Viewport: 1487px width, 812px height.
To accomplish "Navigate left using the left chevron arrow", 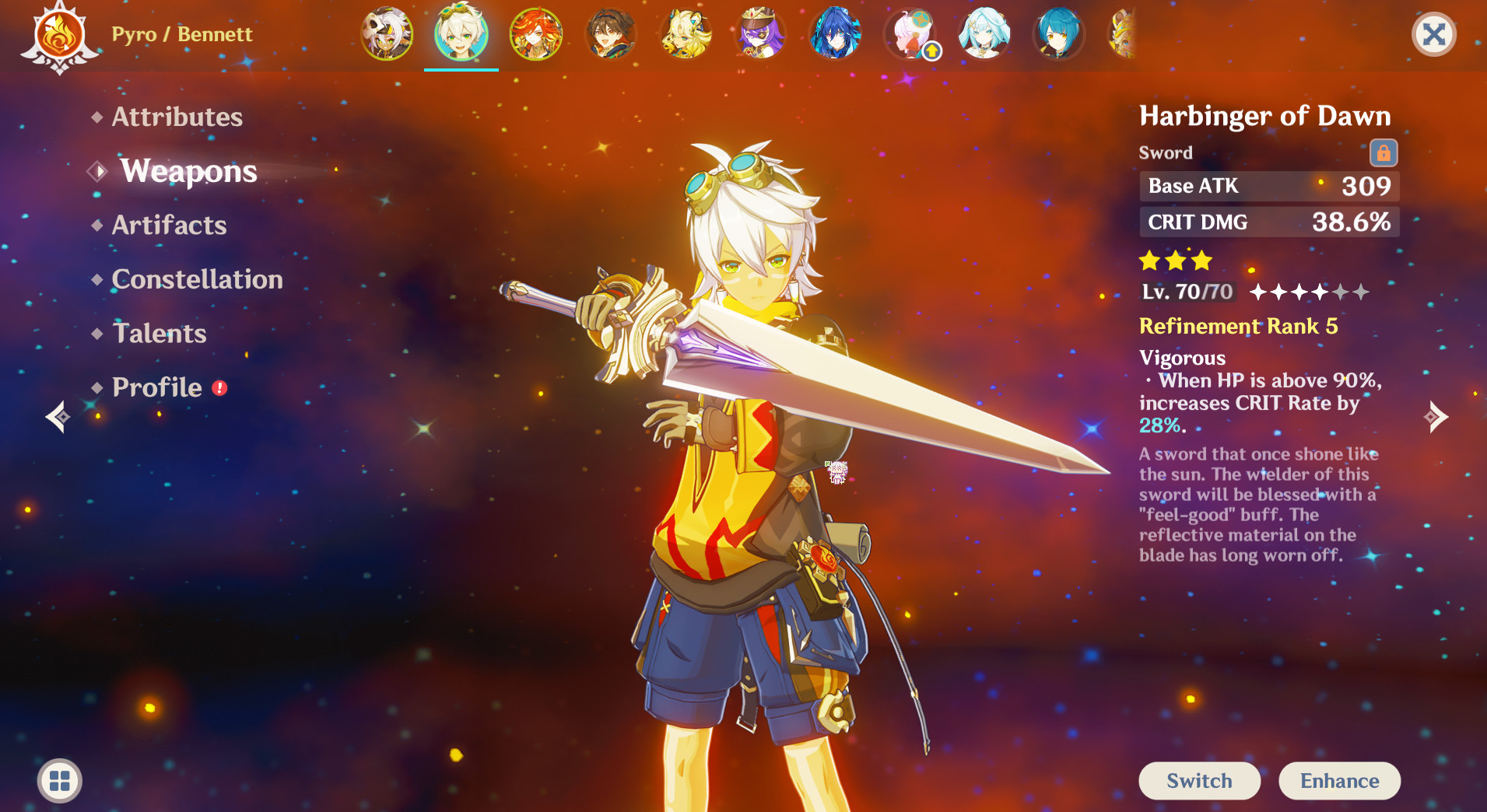I will coord(59,417).
